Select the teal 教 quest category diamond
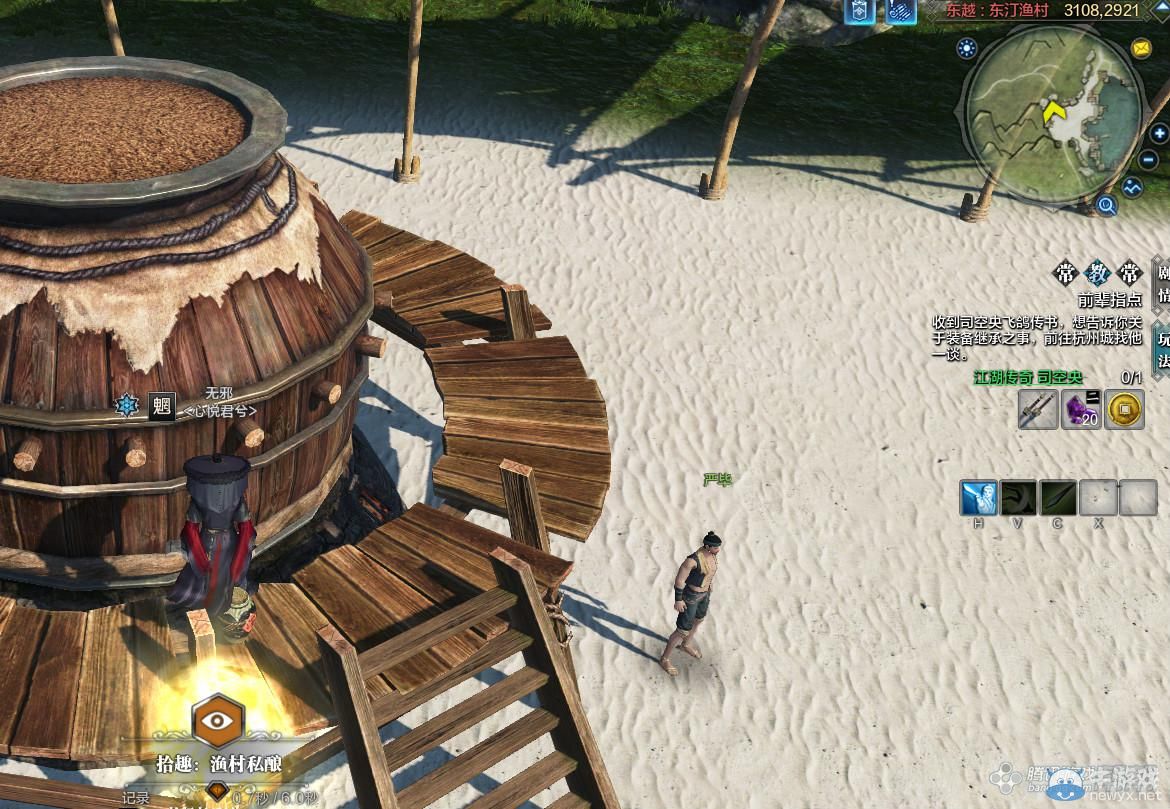1170x809 pixels. [1098, 273]
